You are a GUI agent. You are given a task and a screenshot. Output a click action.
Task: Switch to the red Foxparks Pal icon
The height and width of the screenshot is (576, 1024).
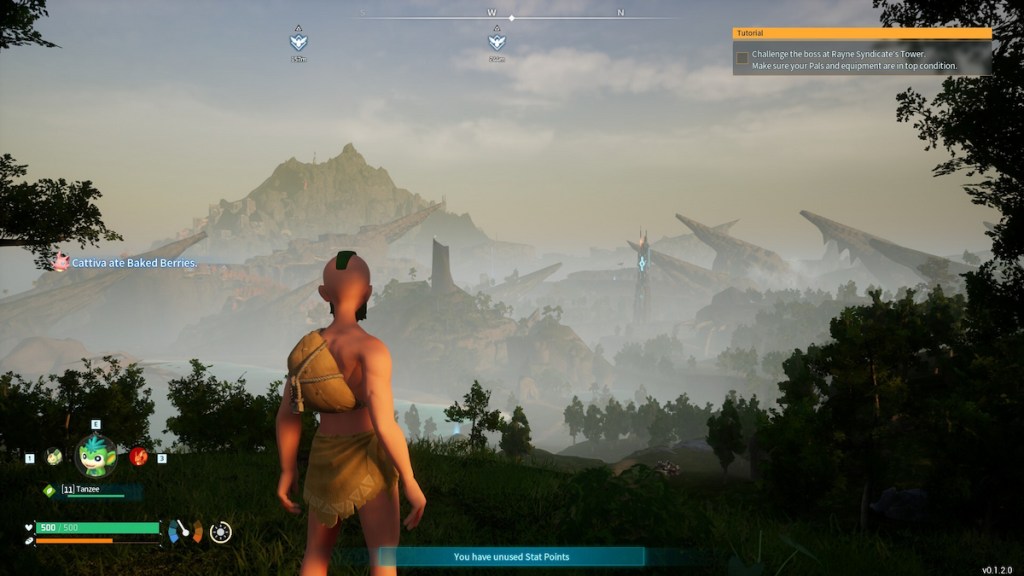coord(138,456)
